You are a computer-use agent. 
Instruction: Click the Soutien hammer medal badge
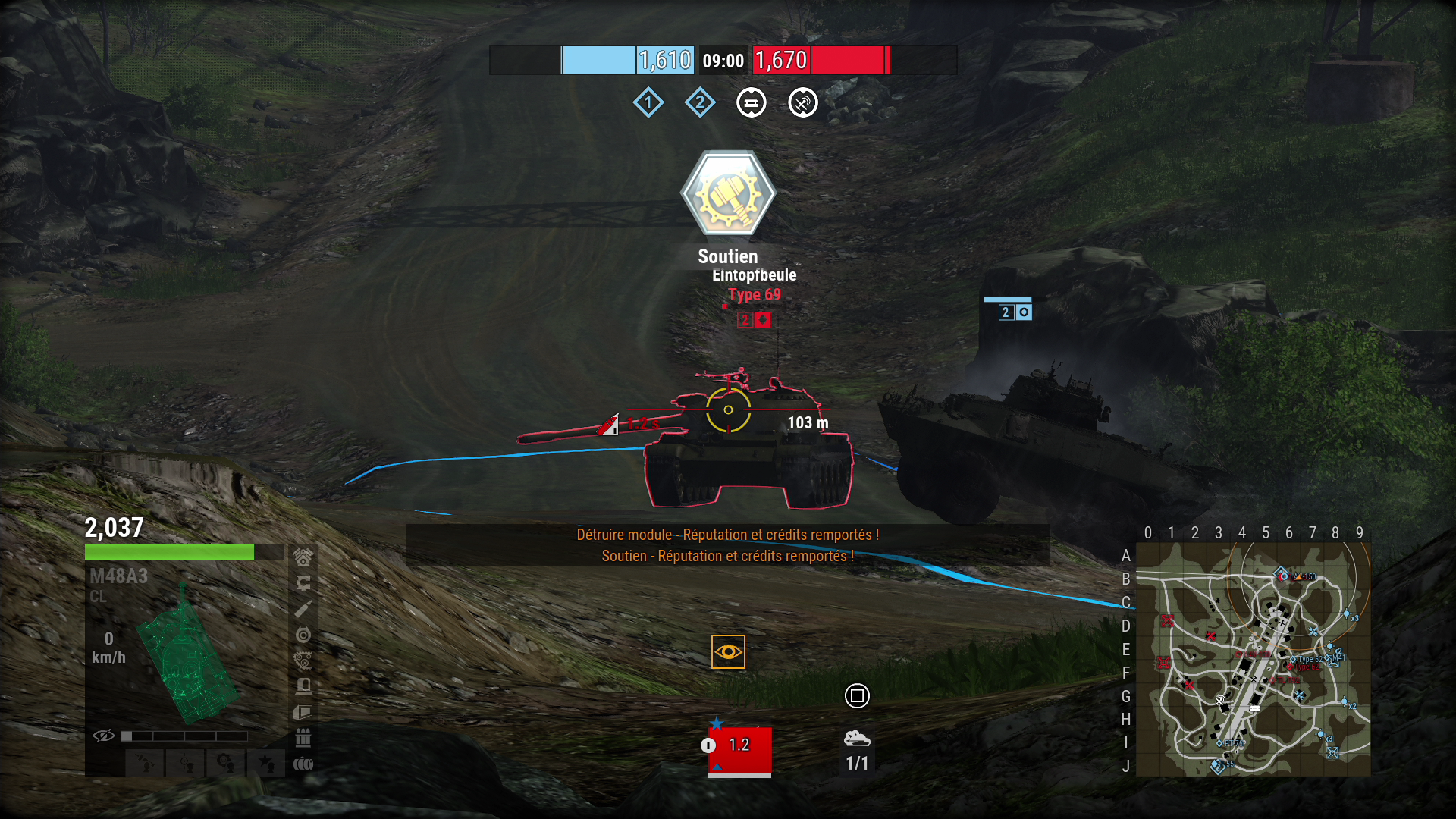coord(728,193)
